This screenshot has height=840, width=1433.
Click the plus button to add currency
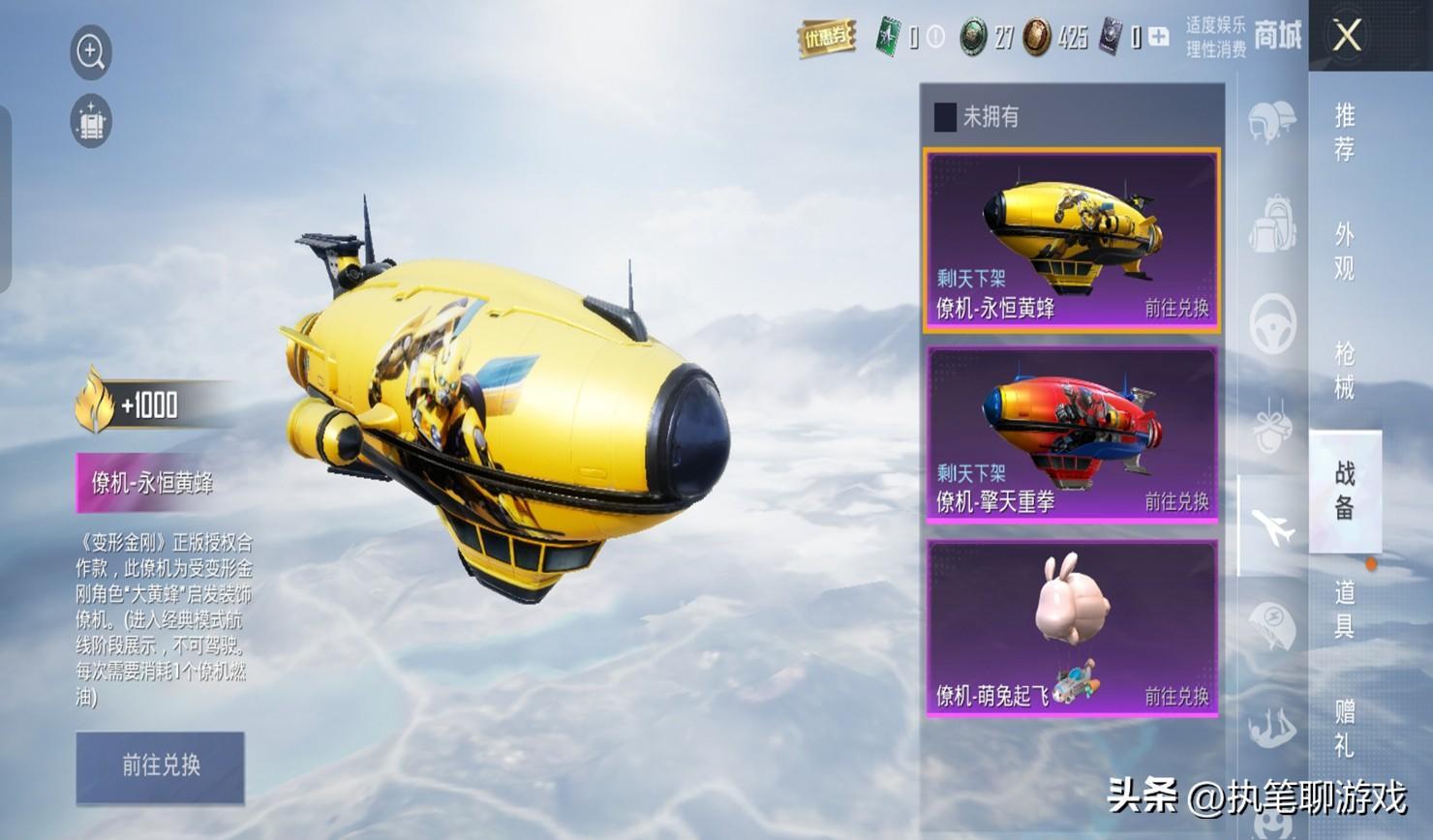click(1159, 38)
